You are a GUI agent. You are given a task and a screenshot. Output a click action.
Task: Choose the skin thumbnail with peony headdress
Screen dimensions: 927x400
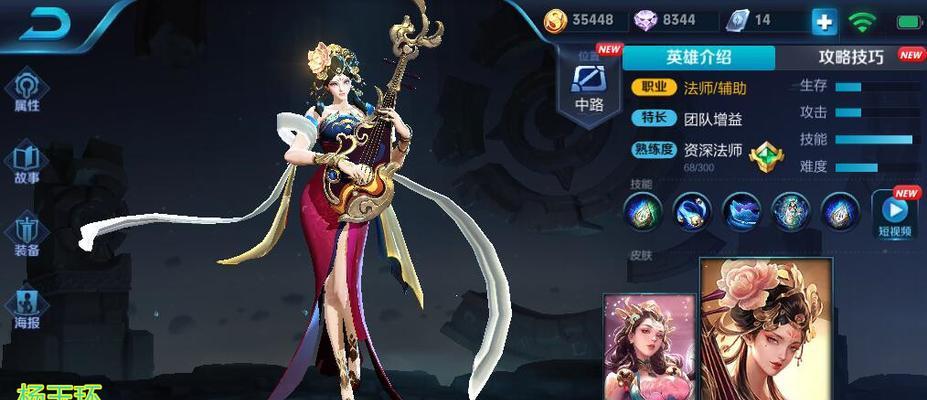766,330
